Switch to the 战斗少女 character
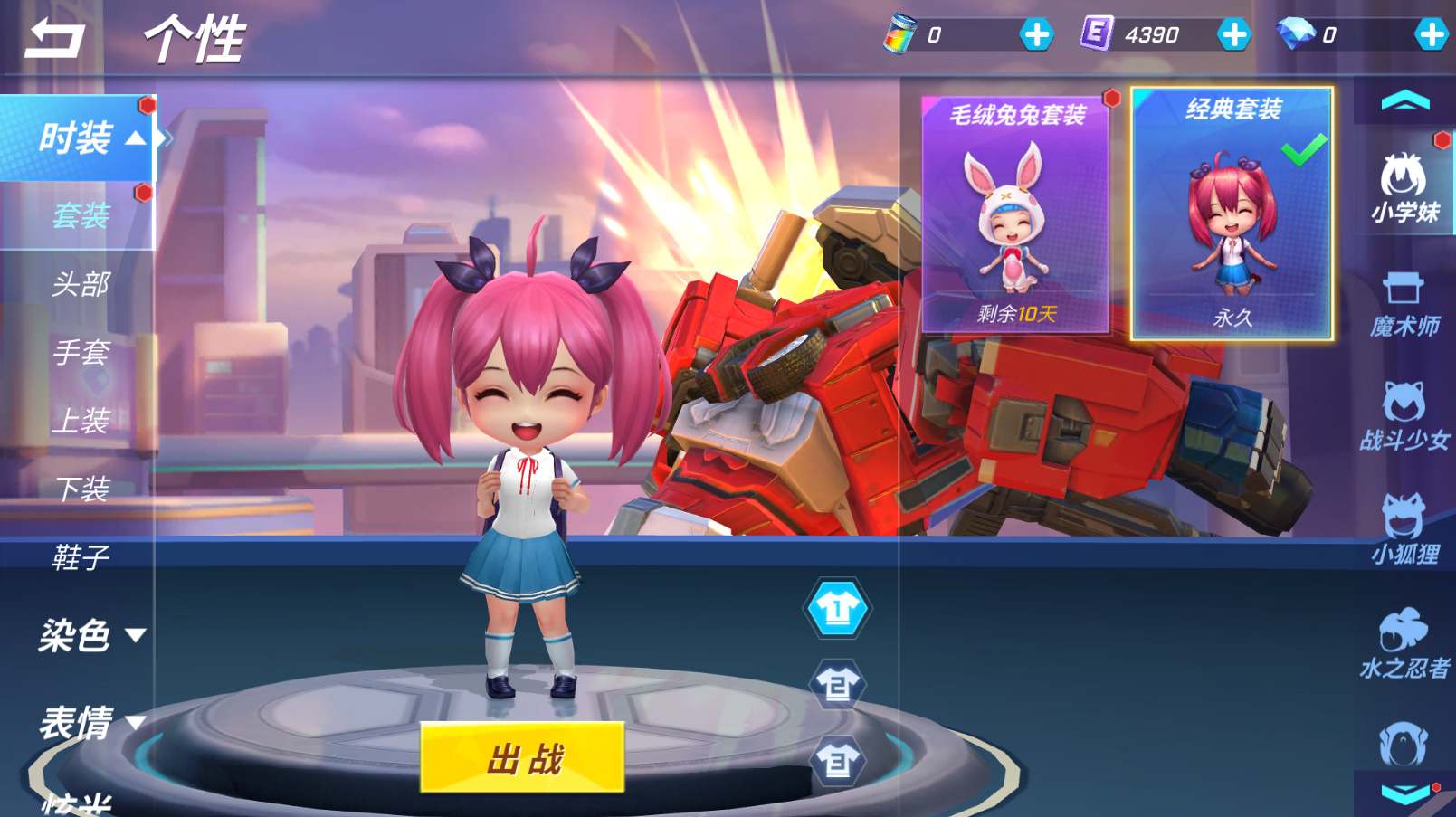The image size is (1456, 817). tap(1404, 416)
